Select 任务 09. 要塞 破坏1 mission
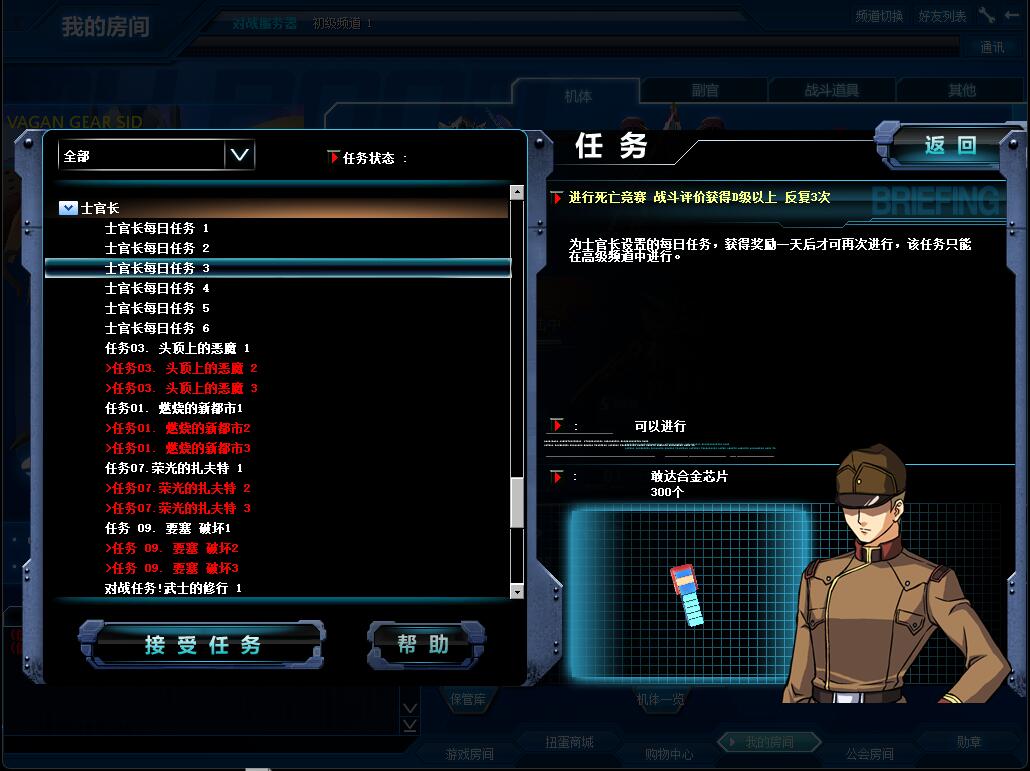 coord(168,528)
